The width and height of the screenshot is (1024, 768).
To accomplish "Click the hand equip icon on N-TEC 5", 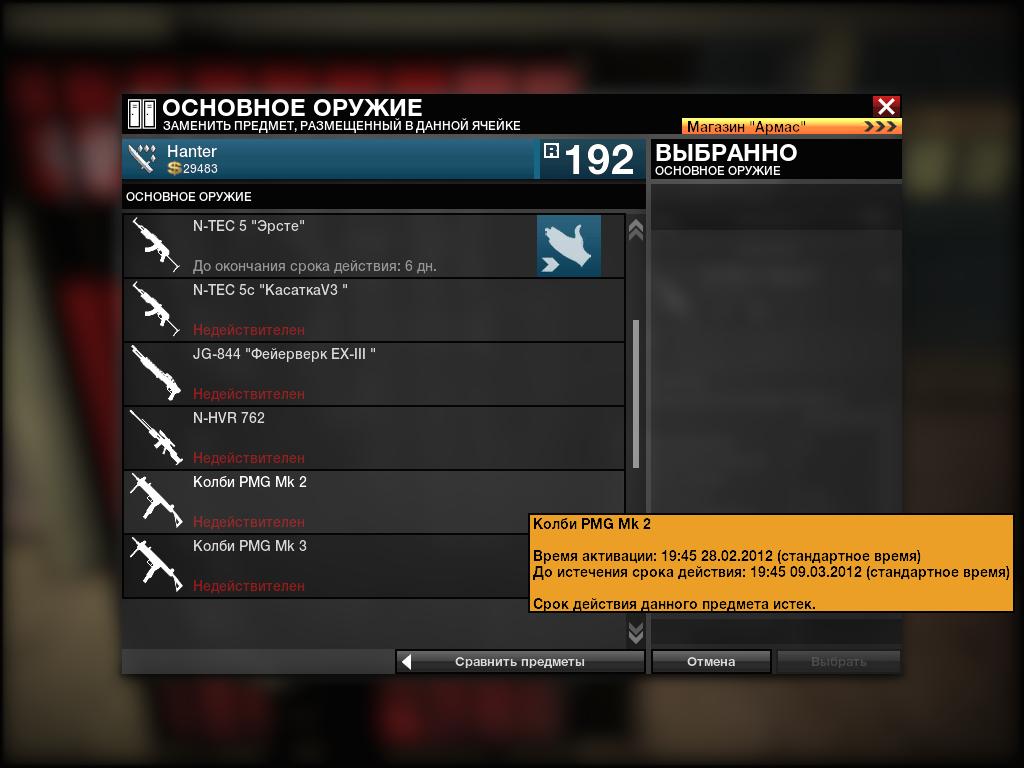I will (x=569, y=246).
